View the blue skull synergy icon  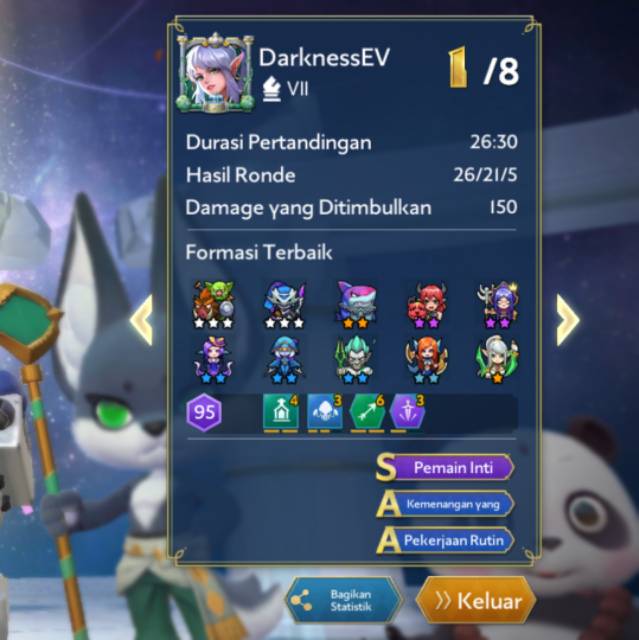[x=323, y=412]
